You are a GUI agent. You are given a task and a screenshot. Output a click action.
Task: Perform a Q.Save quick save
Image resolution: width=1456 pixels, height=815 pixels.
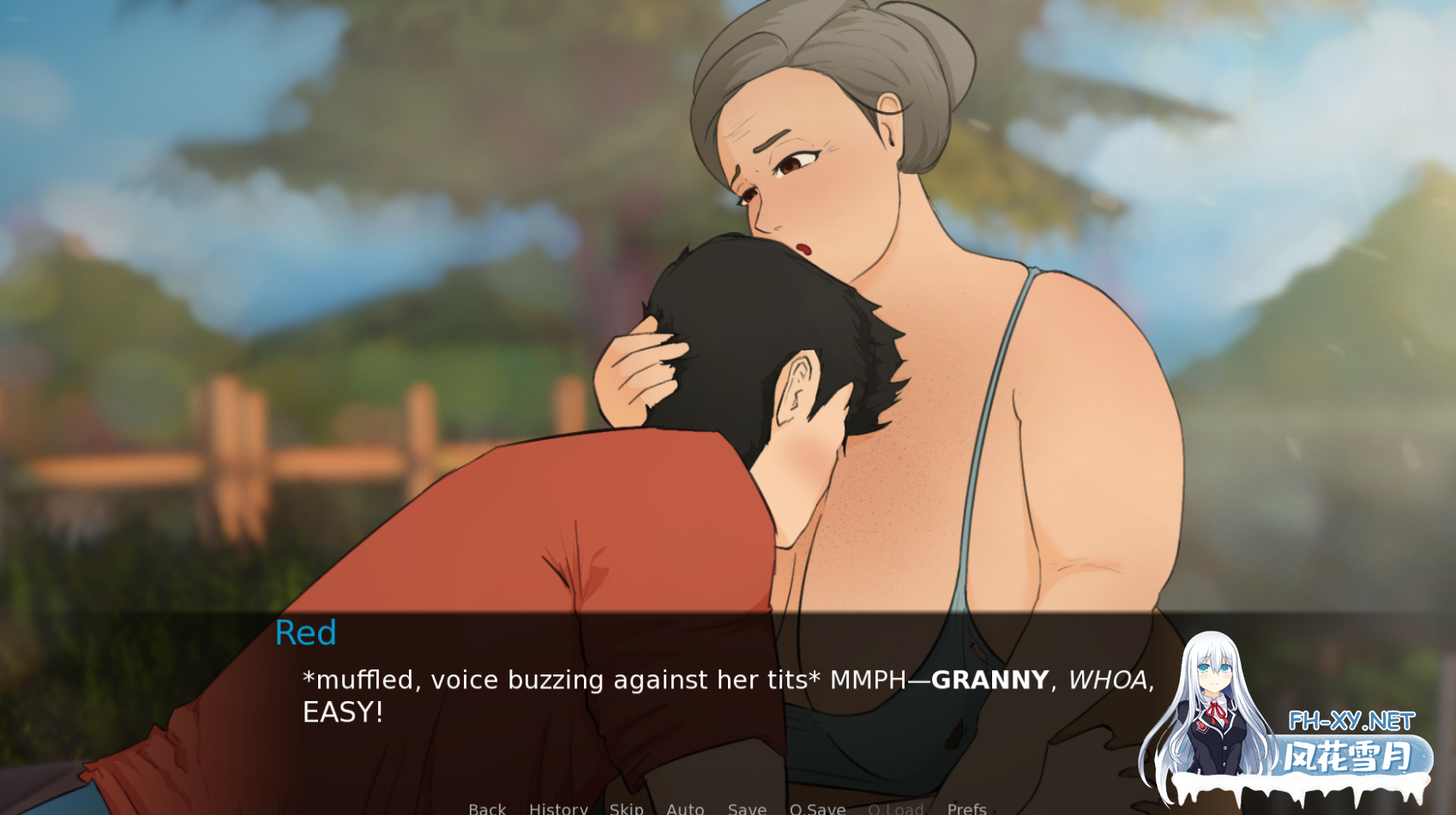click(x=816, y=808)
